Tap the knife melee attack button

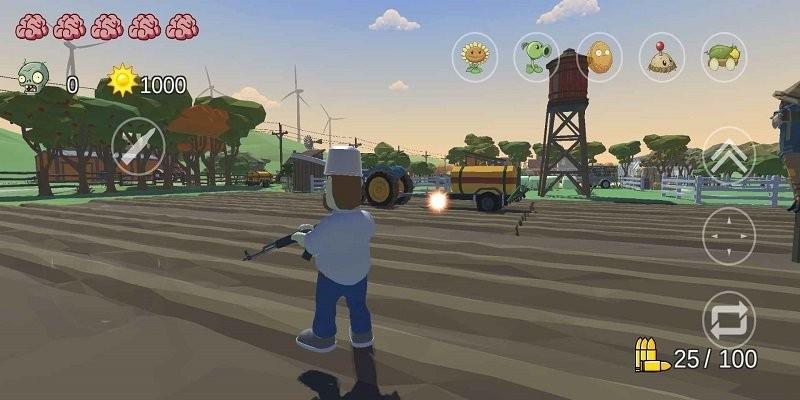[138, 147]
